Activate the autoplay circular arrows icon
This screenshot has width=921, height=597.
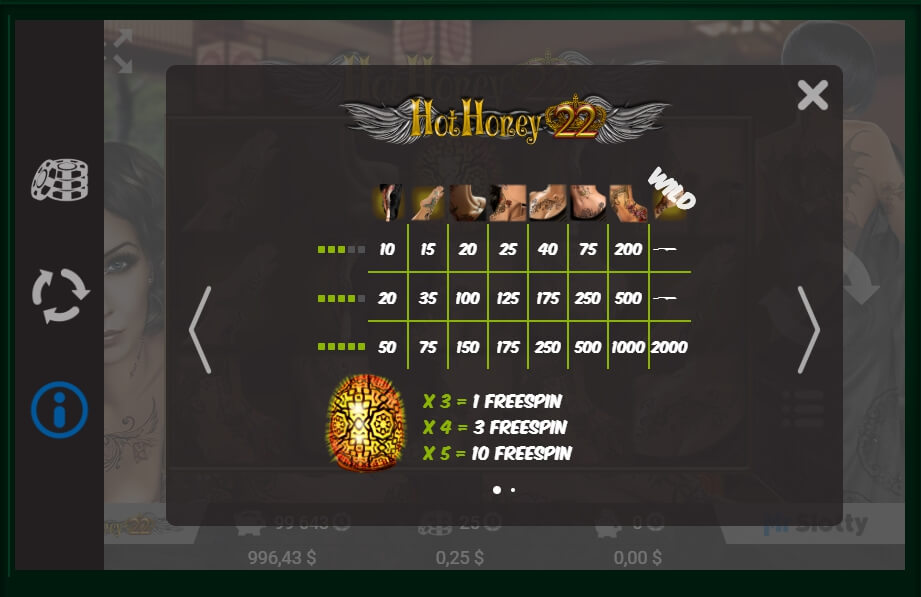[x=60, y=294]
